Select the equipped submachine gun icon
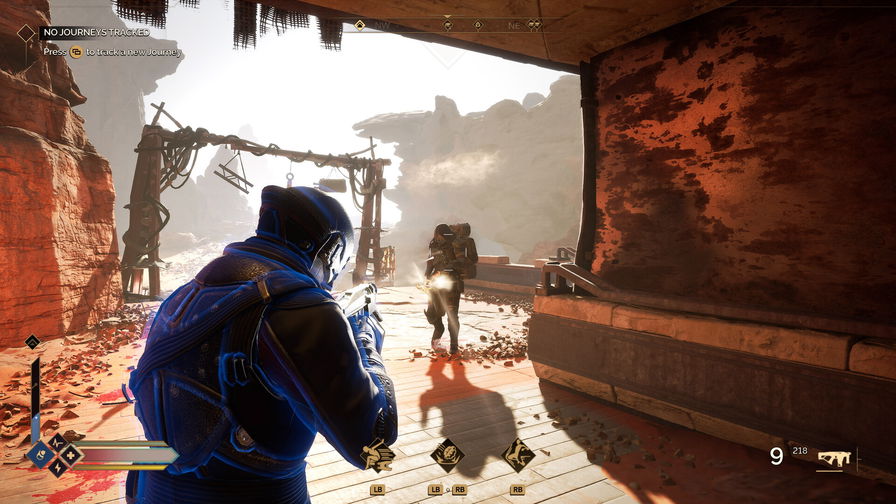896x504 pixels. click(833, 458)
